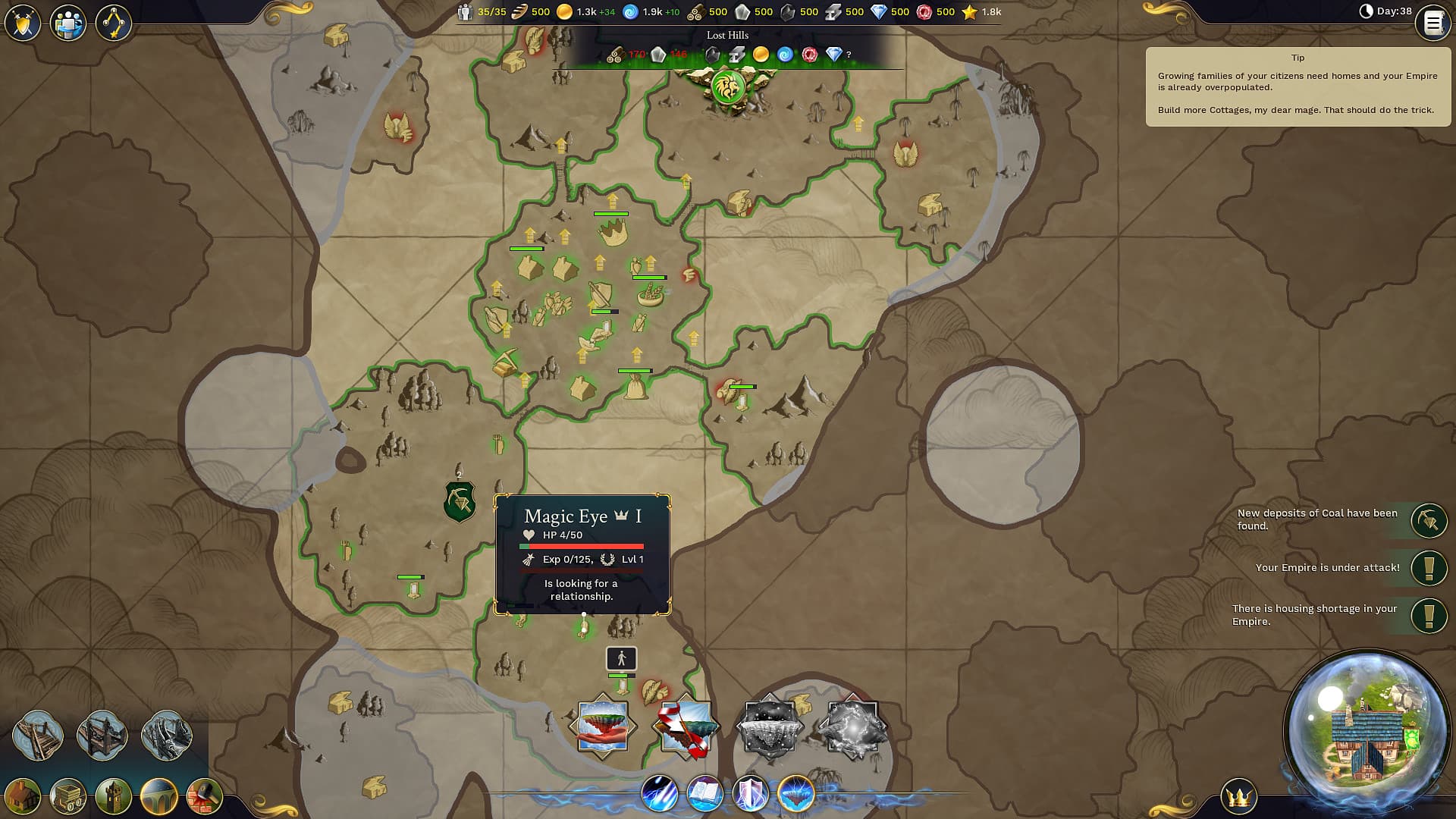Select the demolish hammer tool
Image resolution: width=1456 pixels, height=819 pixels.
[203, 796]
